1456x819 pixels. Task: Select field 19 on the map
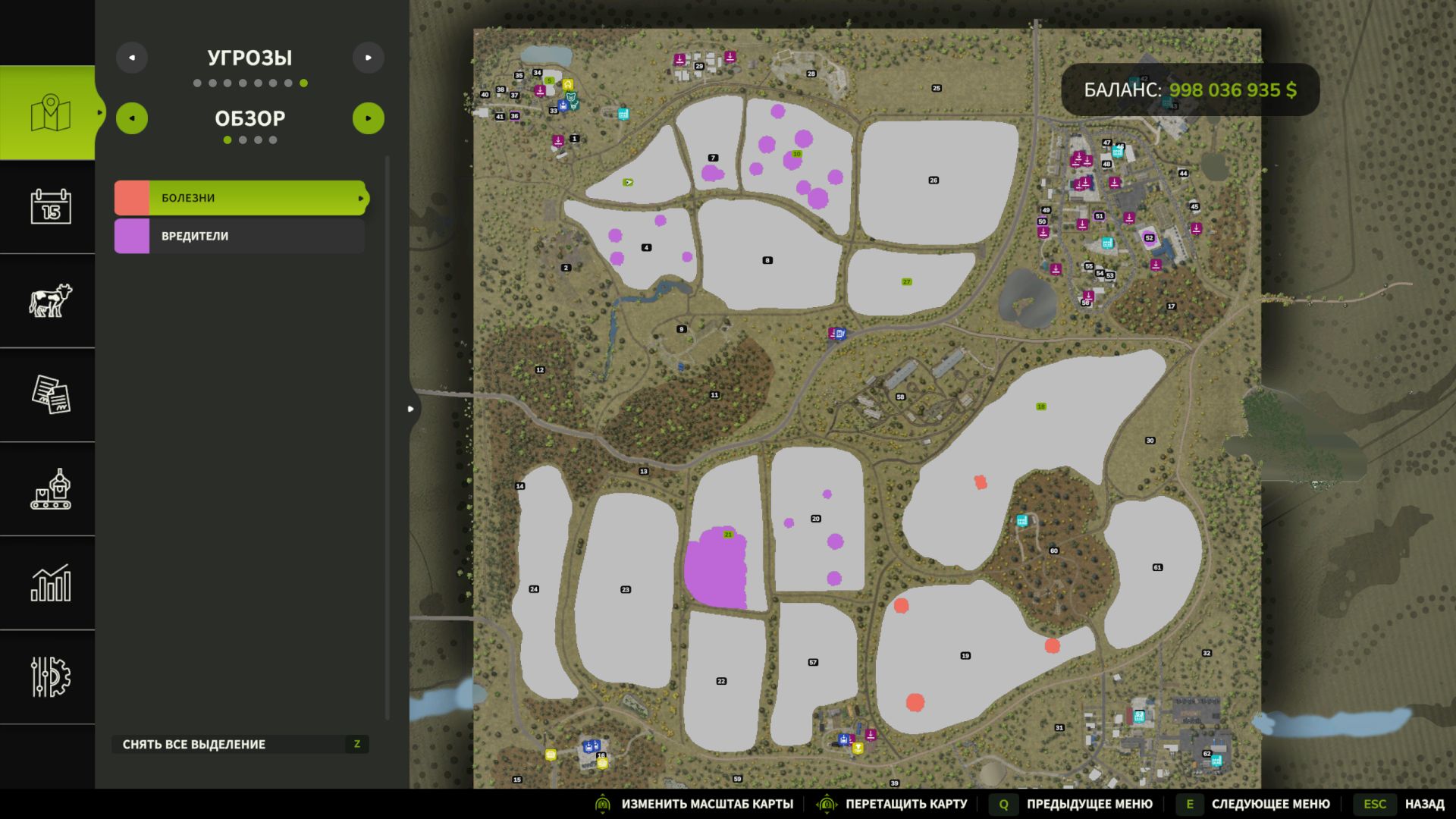965,656
